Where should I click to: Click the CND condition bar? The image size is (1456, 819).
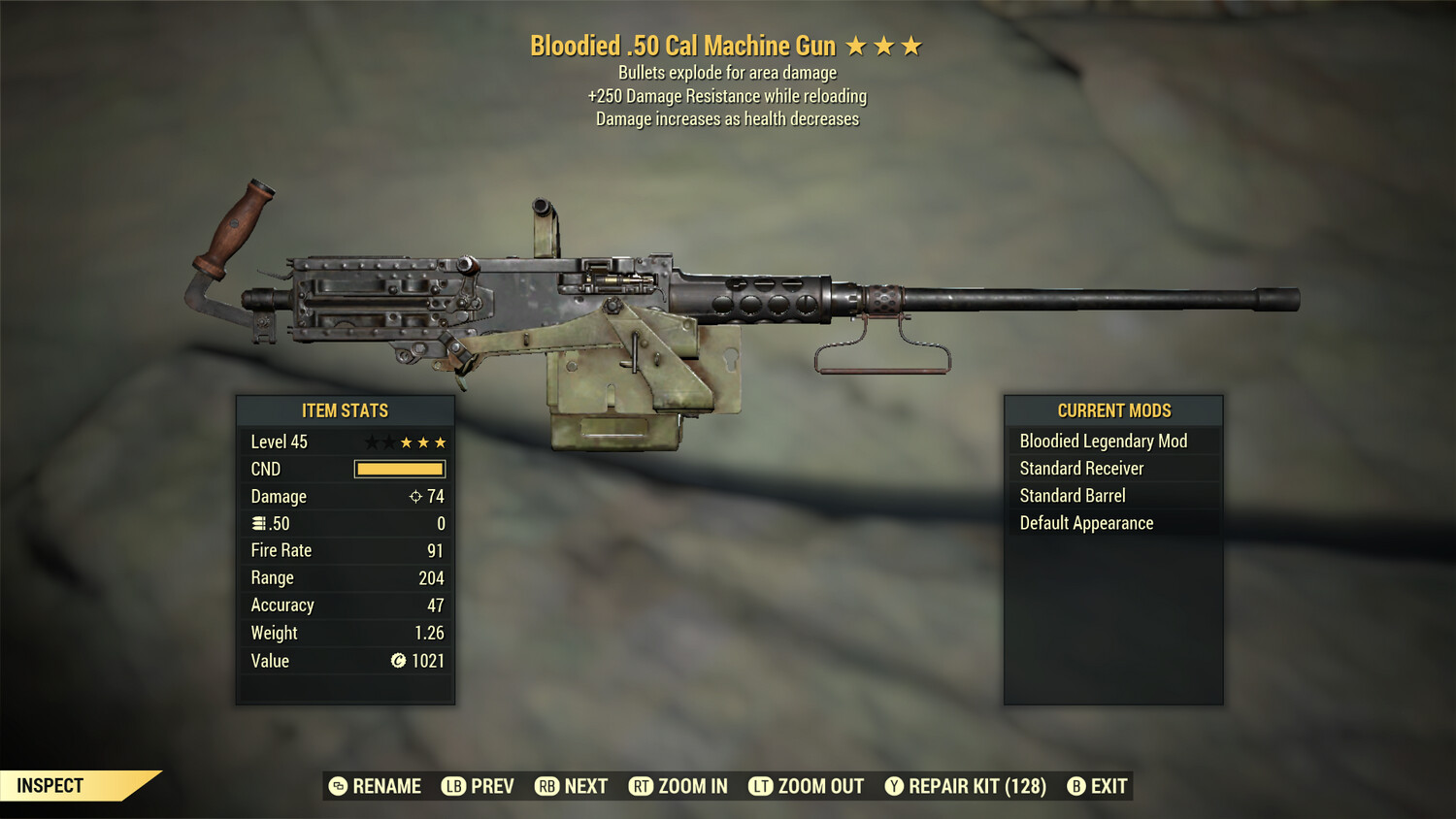point(399,469)
